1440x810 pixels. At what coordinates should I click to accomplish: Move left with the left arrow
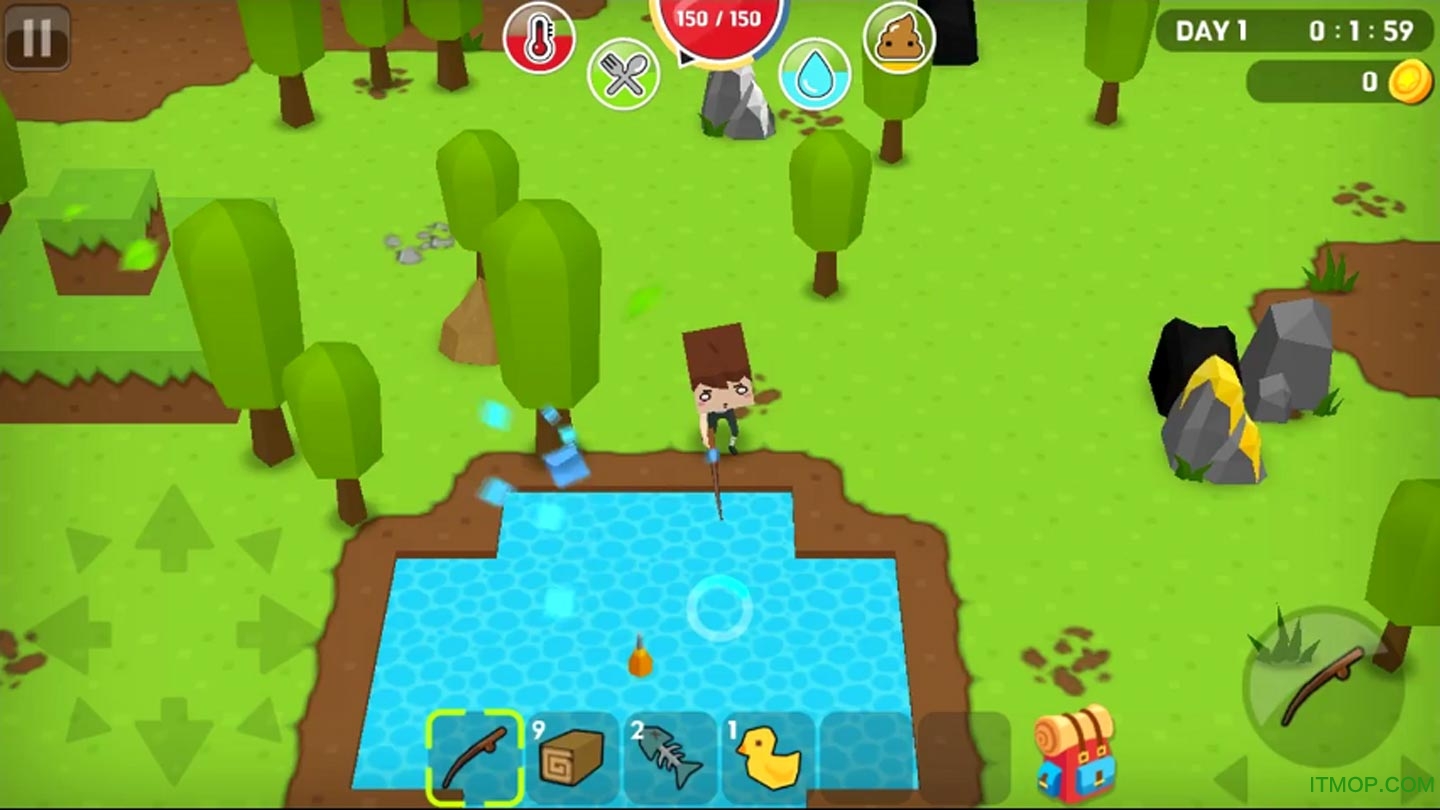point(72,634)
